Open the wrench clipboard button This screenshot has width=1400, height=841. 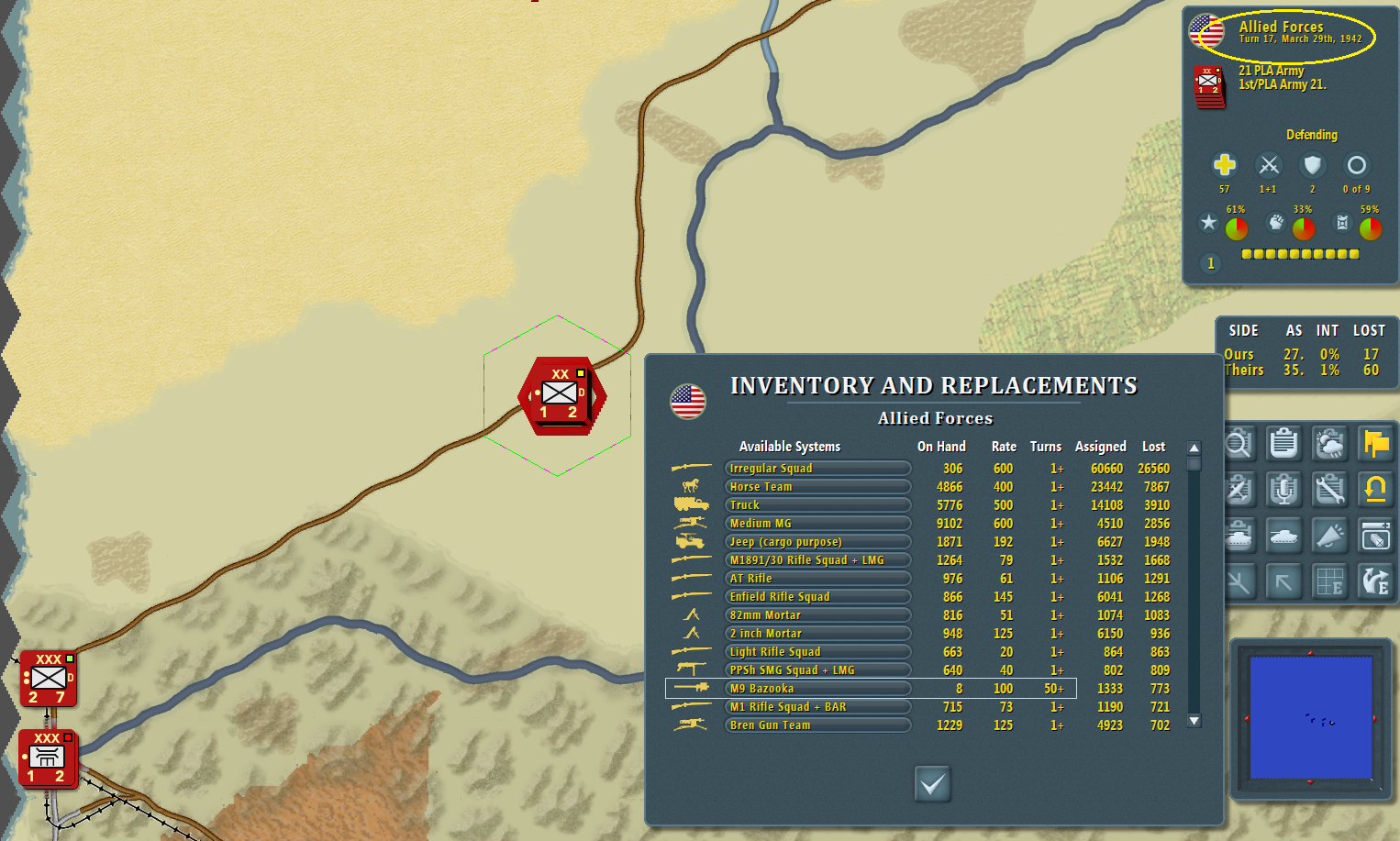click(x=1329, y=490)
